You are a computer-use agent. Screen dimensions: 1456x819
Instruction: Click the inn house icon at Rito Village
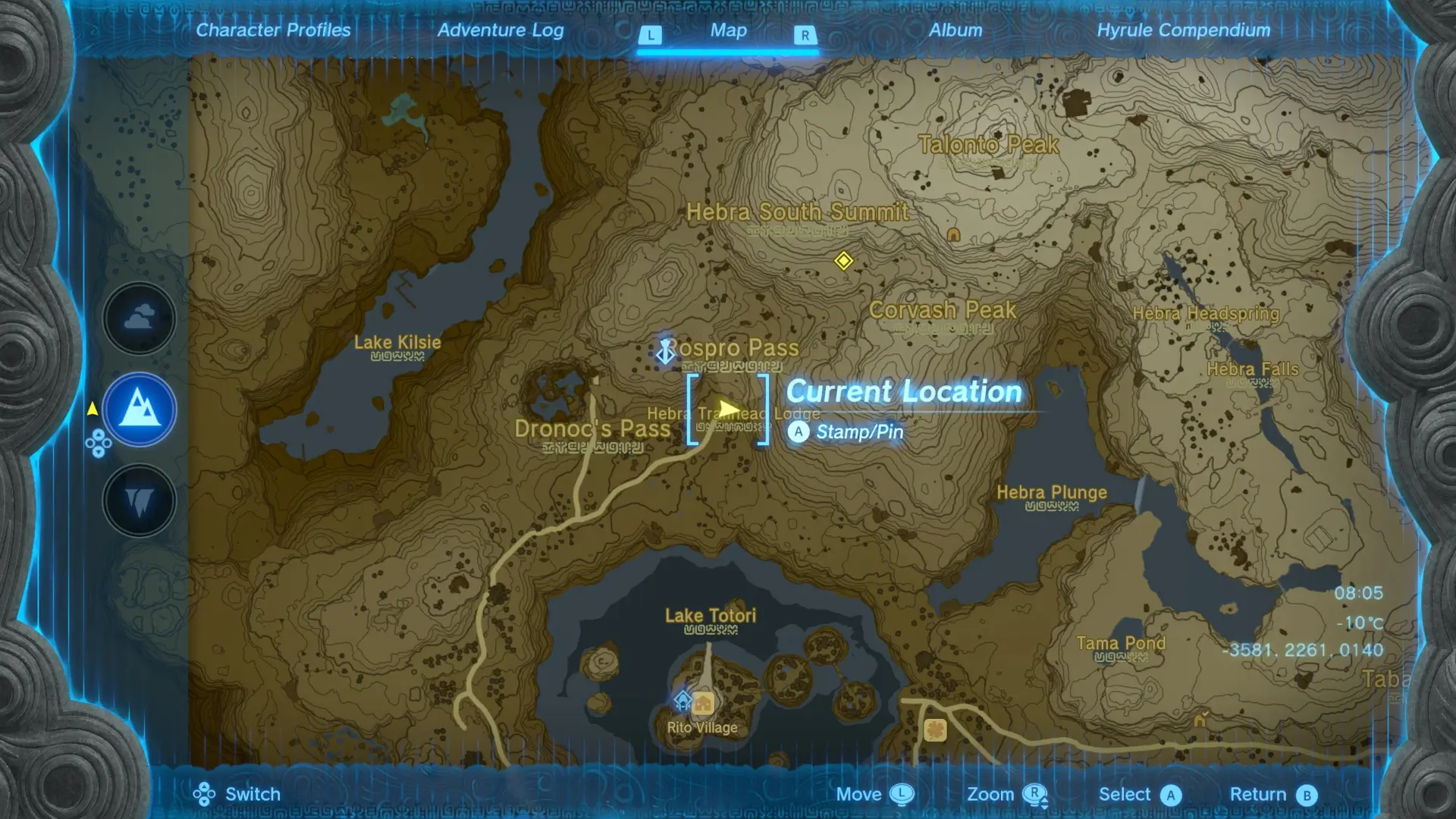(703, 704)
